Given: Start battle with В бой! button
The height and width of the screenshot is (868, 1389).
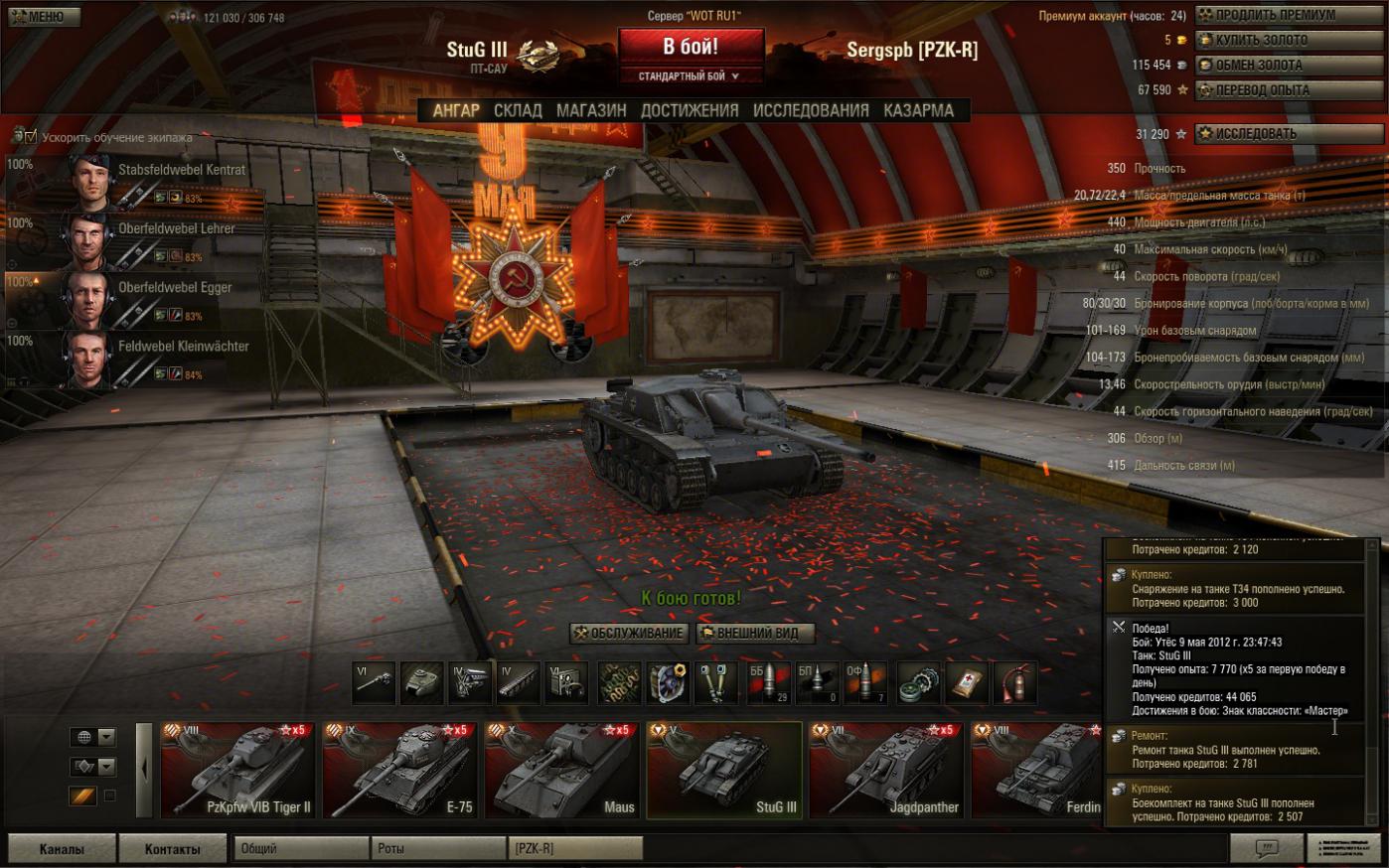Looking at the screenshot, I should click(691, 46).
